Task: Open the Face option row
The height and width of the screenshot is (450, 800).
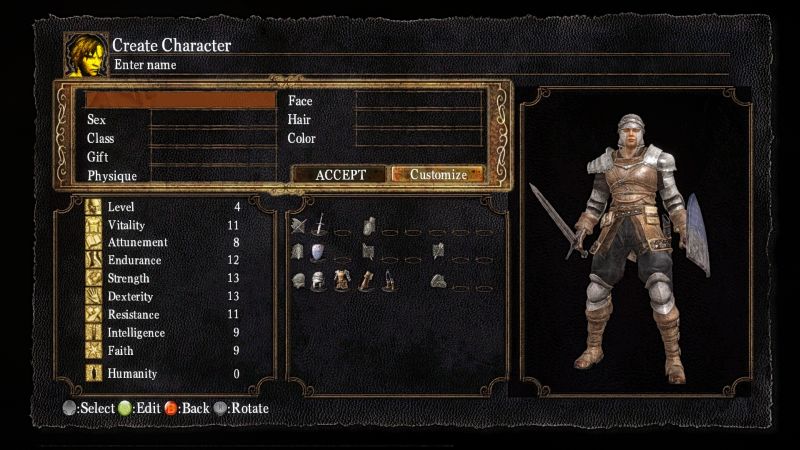Action: [x=385, y=100]
